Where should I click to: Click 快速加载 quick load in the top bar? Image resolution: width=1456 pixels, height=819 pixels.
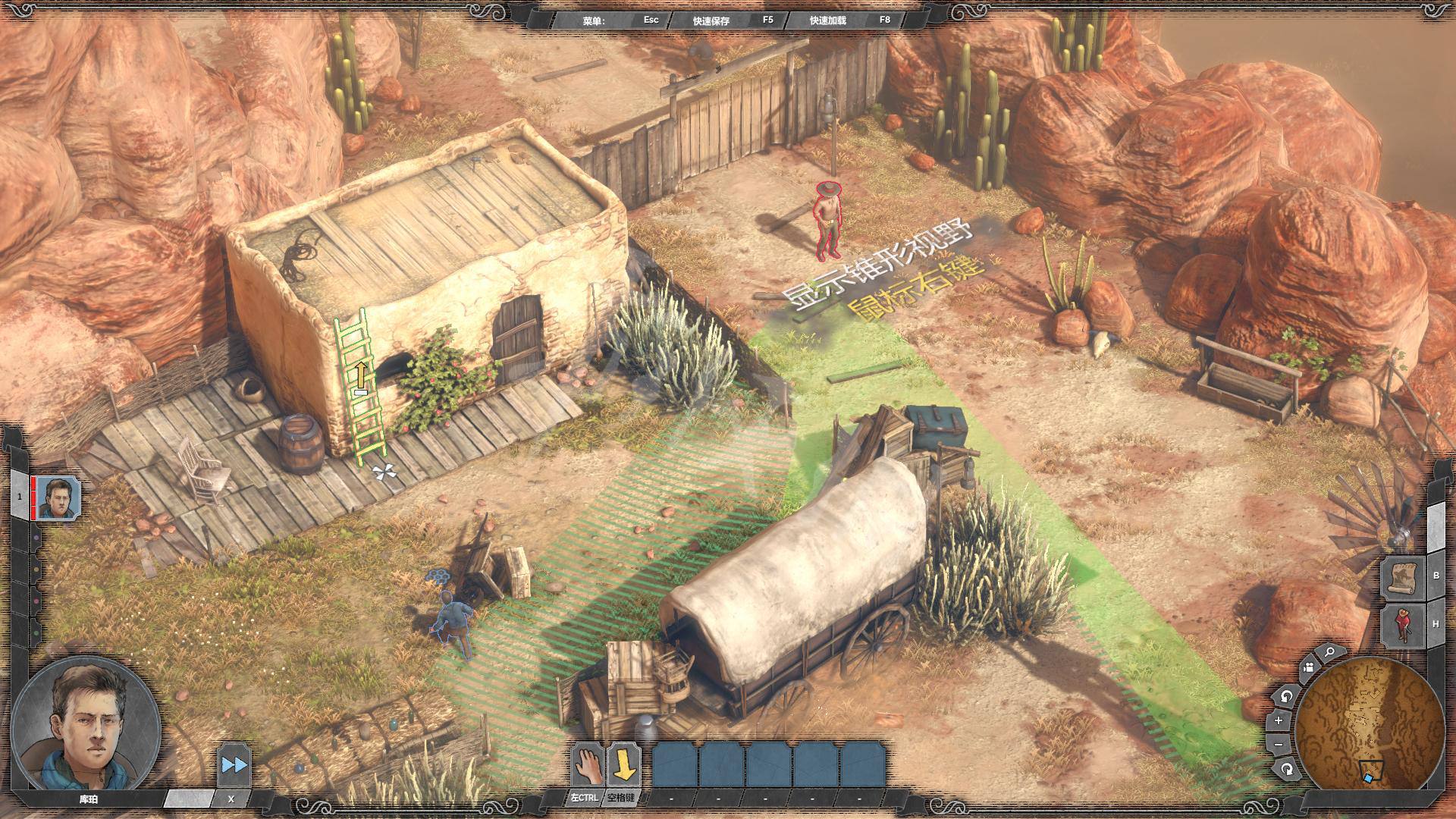click(x=827, y=20)
